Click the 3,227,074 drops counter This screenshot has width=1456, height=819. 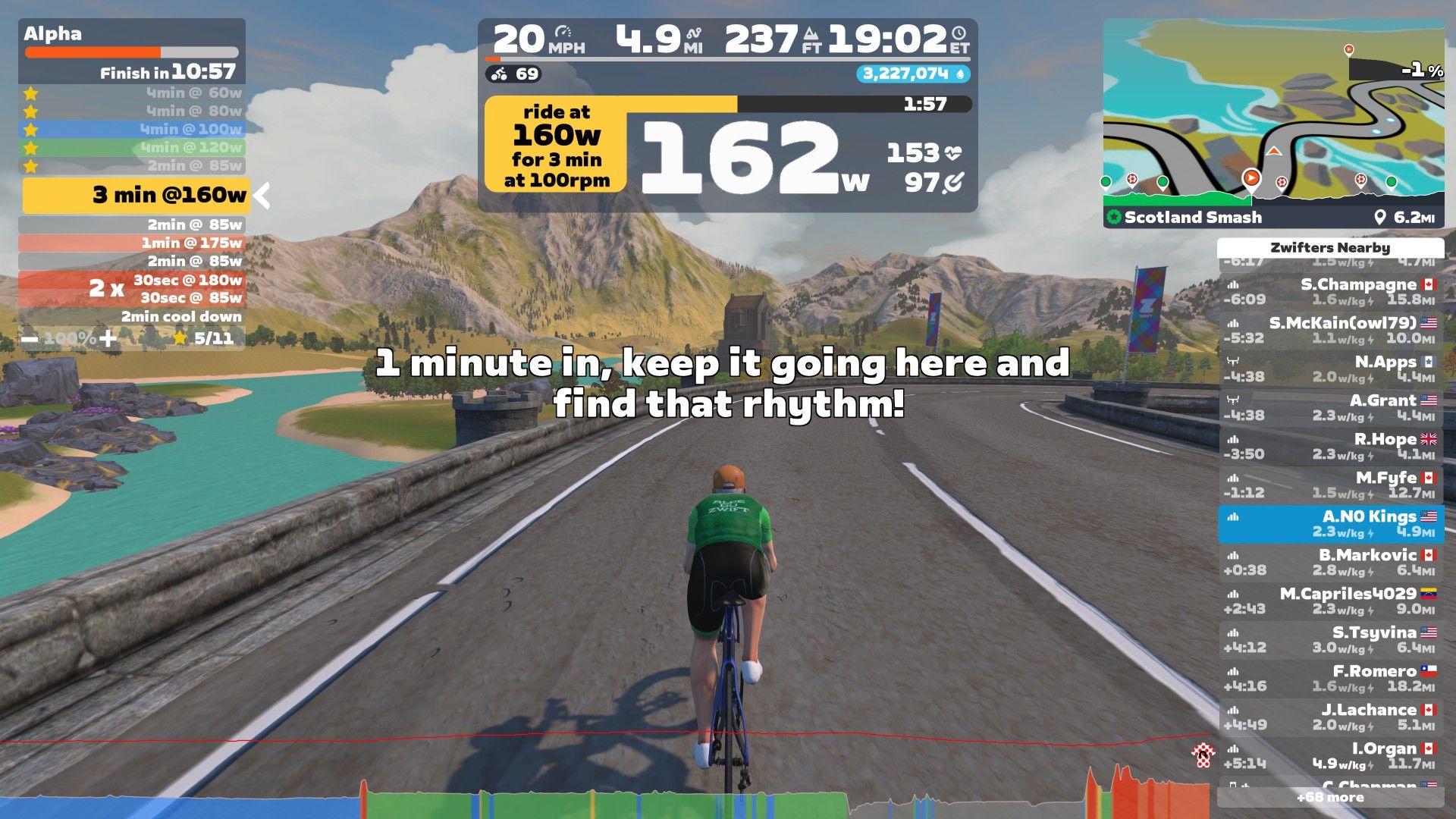point(912,74)
